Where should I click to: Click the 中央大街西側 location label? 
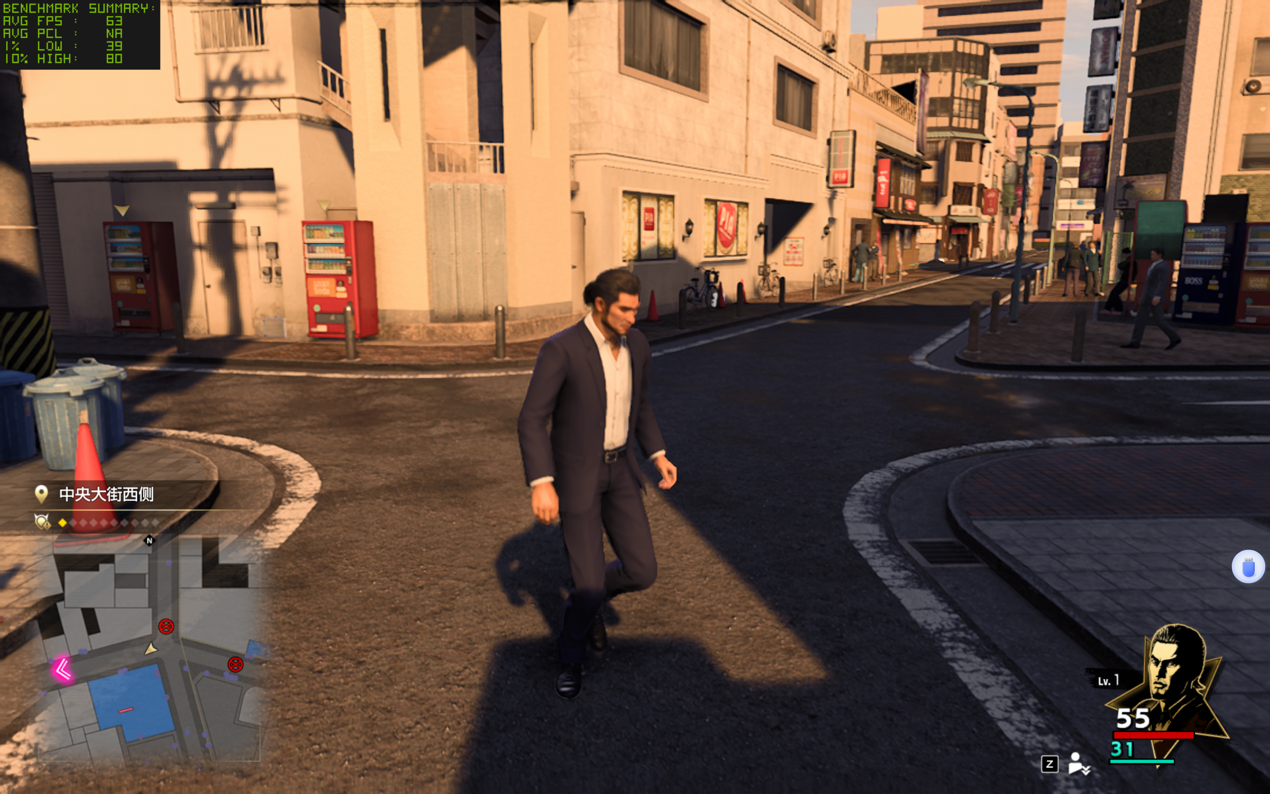pyautogui.click(x=106, y=494)
